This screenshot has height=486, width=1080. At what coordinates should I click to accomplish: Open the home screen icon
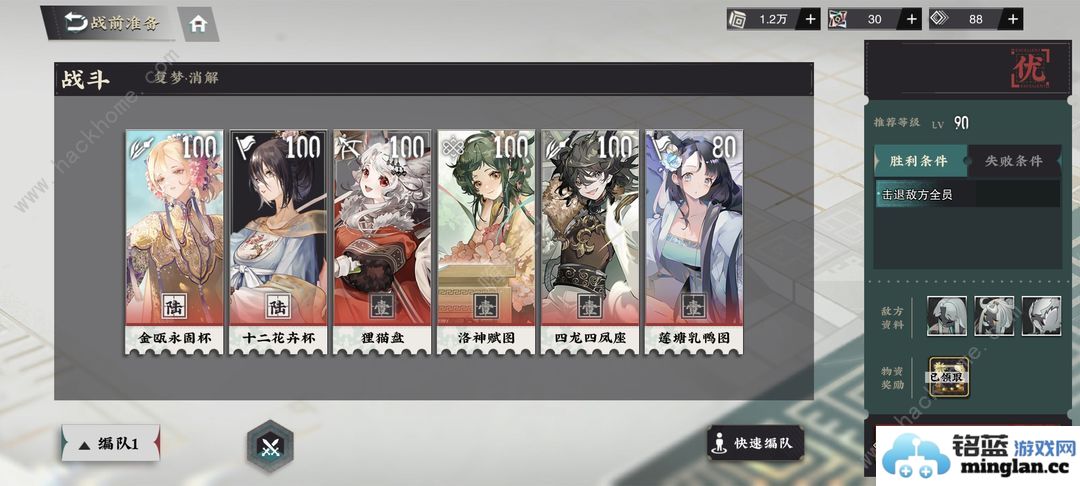pos(198,24)
